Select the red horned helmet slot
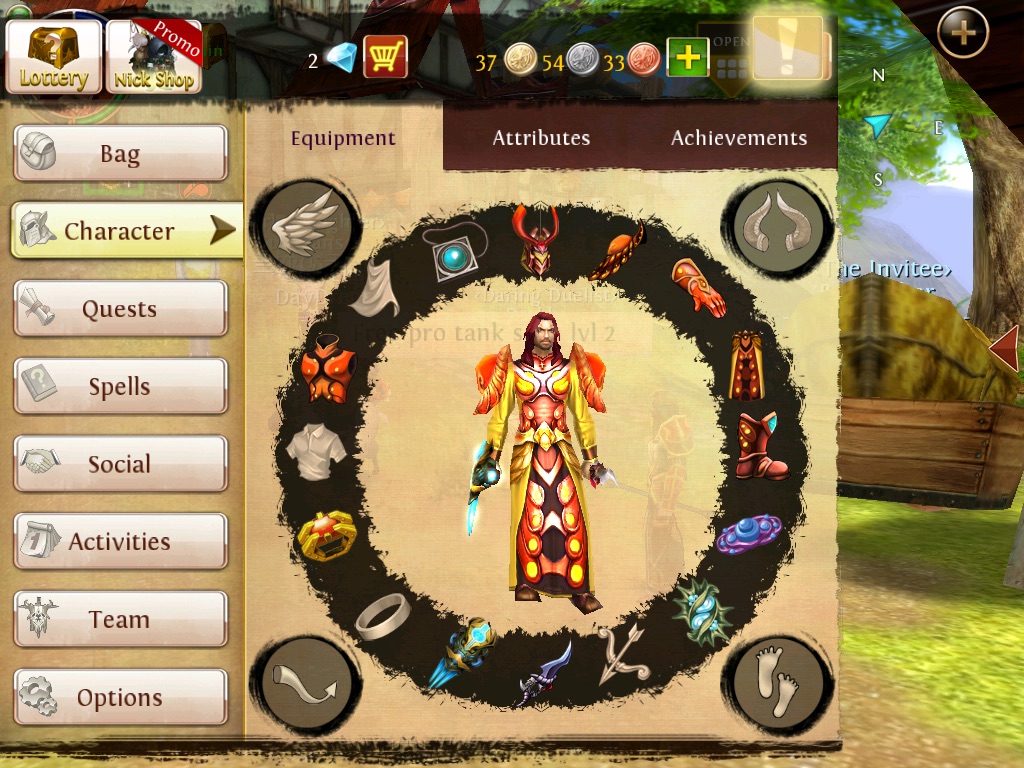Image resolution: width=1024 pixels, height=768 pixels. 534,240
